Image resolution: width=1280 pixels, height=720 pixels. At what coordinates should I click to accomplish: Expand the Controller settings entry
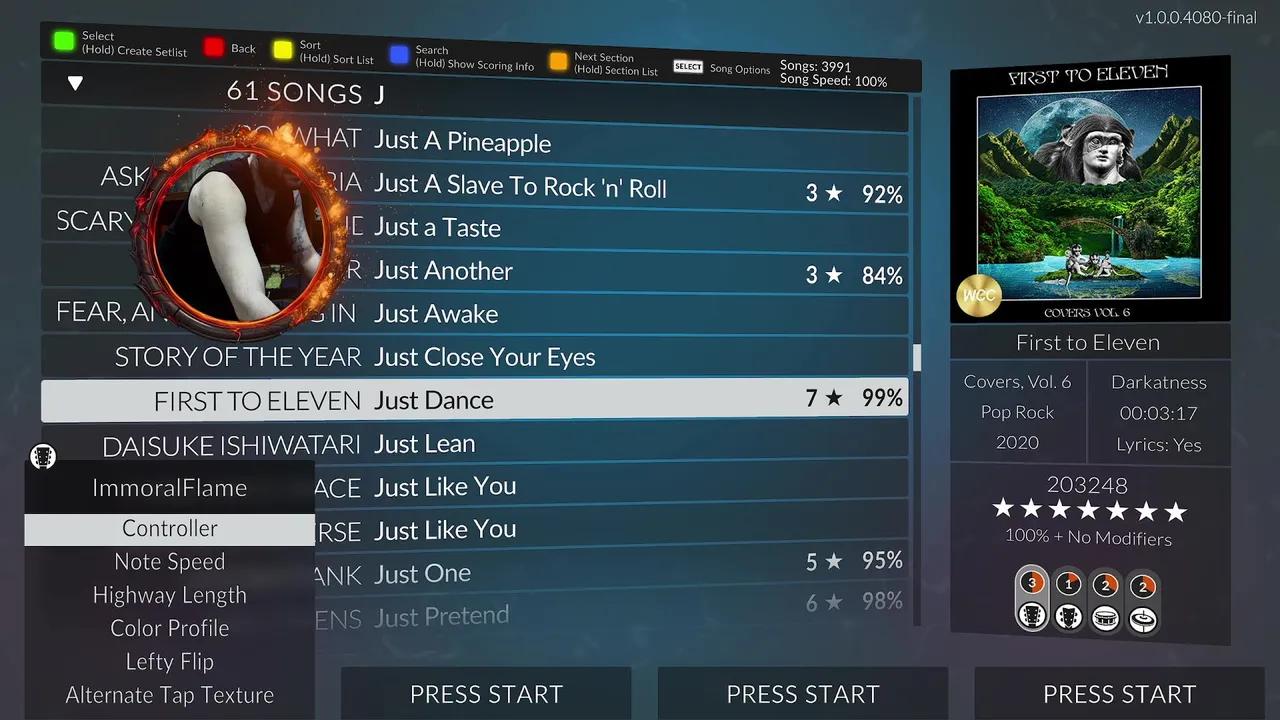coord(169,528)
